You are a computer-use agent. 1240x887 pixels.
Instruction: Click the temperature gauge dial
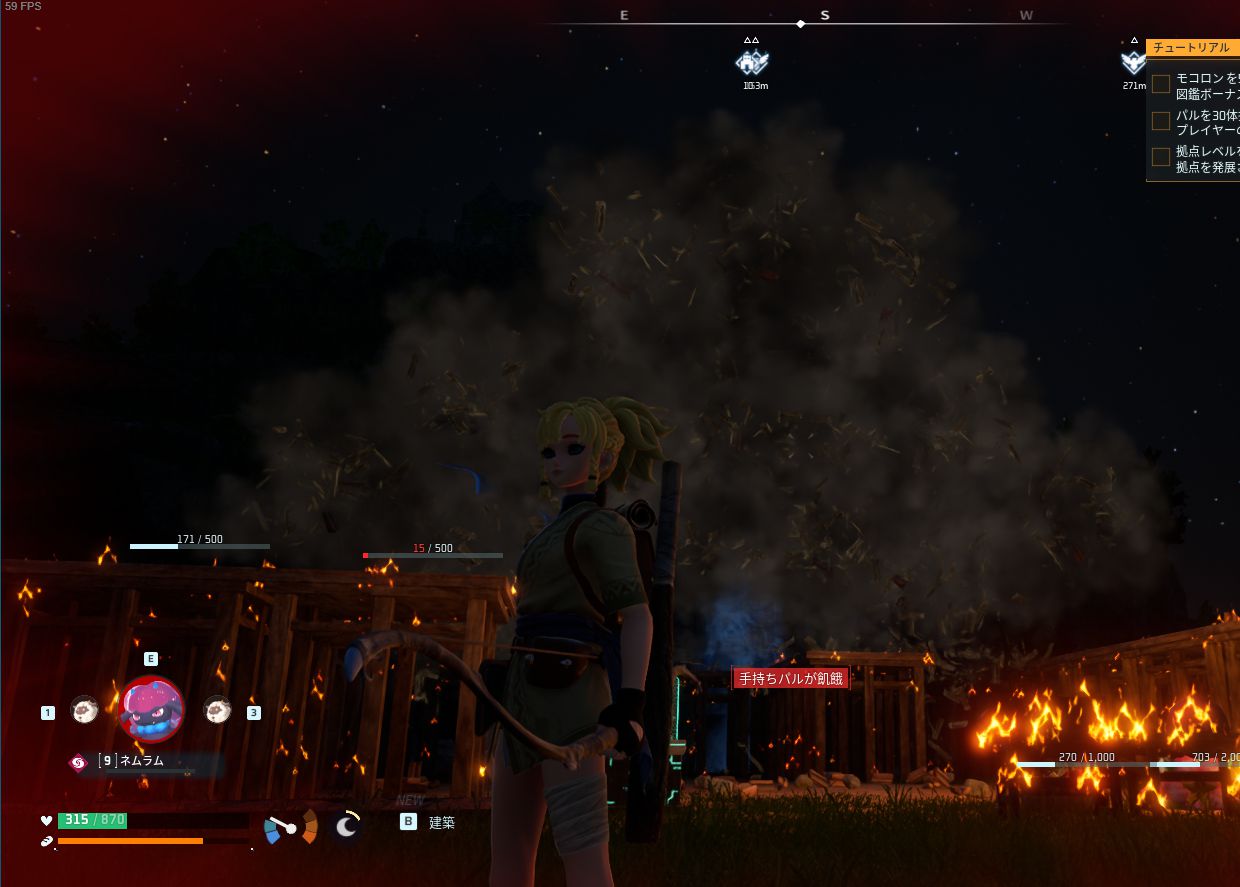point(290,827)
